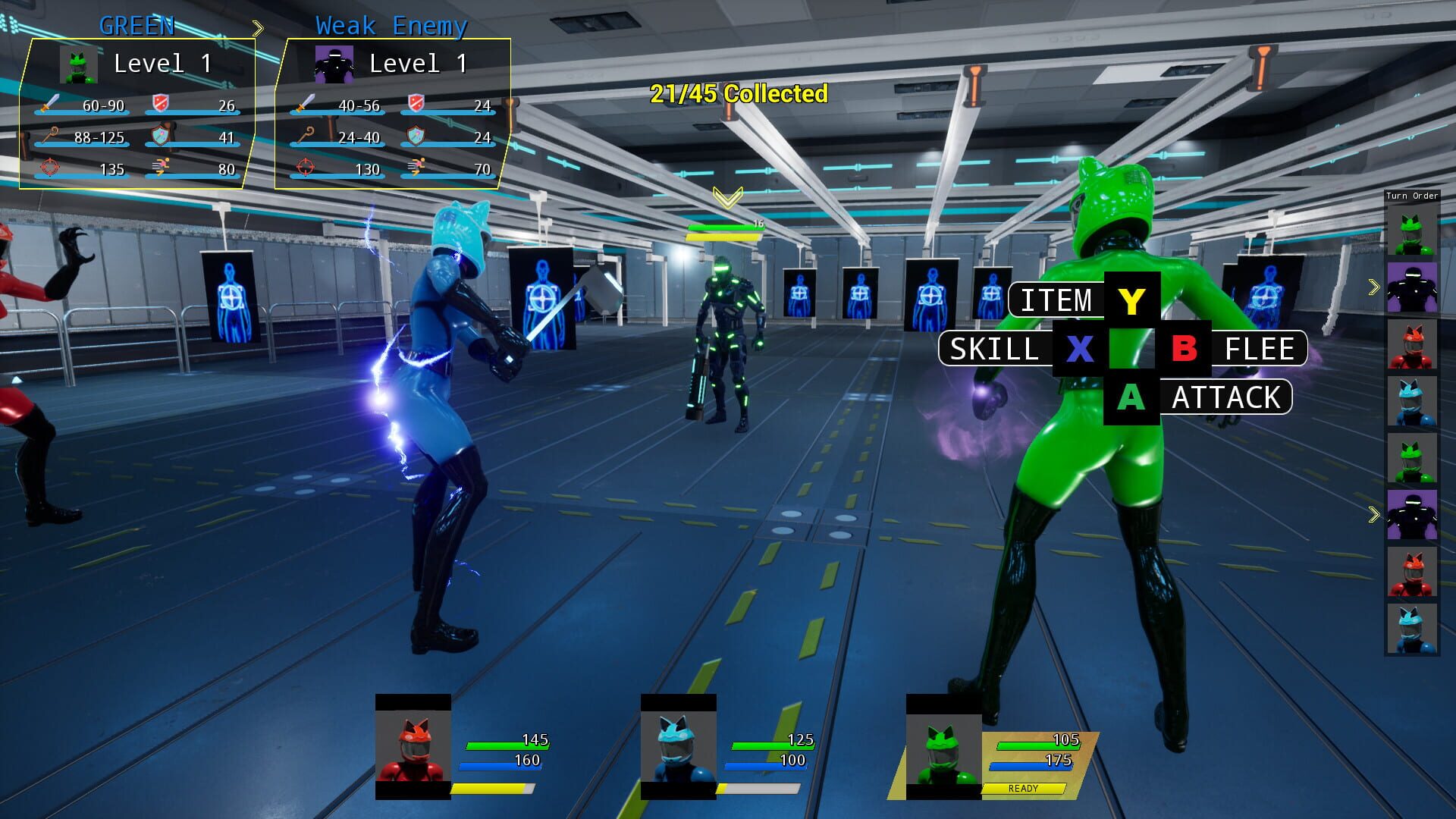Click GREEN's frog portrait in the stats panel
This screenshot has height=819, width=1456.
[78, 64]
